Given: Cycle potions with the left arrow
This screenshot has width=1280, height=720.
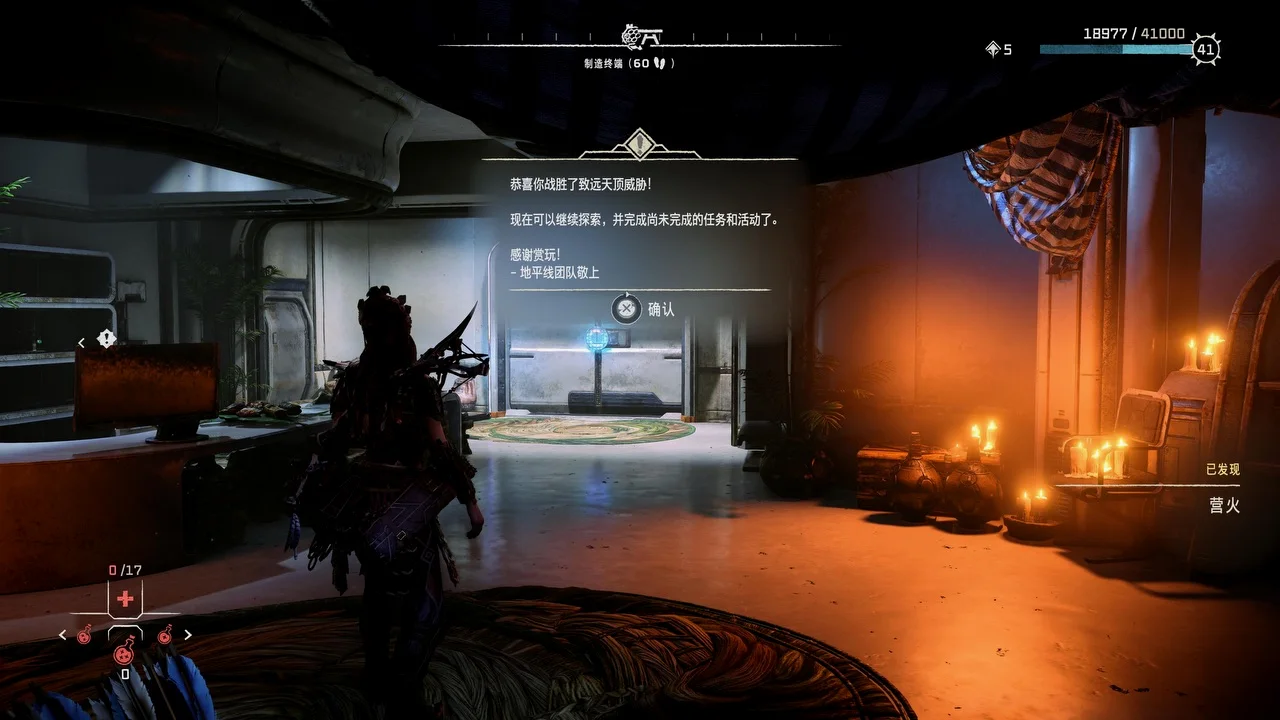Looking at the screenshot, I should coord(63,635).
